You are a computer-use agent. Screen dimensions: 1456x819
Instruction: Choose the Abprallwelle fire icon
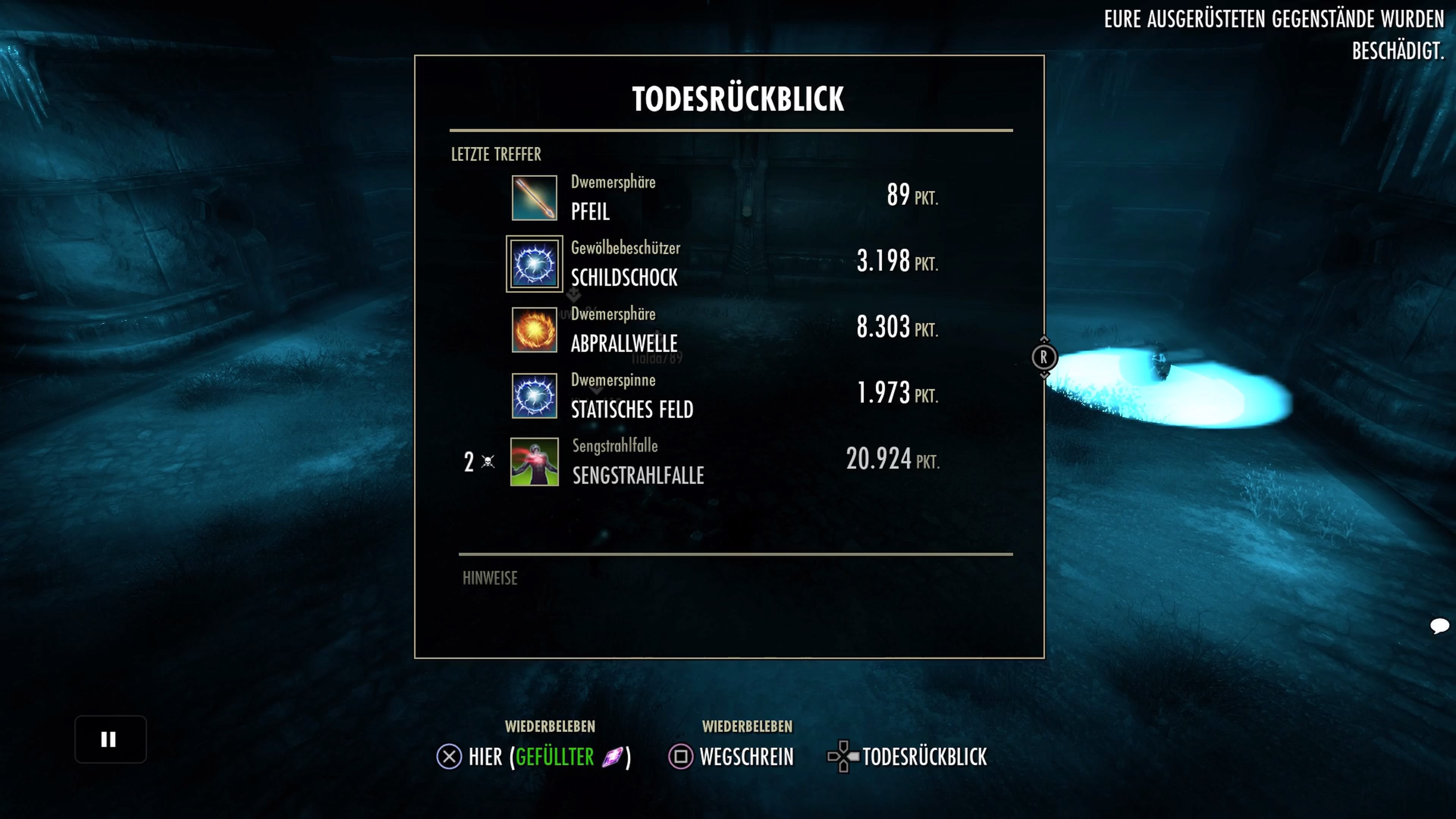click(x=534, y=330)
